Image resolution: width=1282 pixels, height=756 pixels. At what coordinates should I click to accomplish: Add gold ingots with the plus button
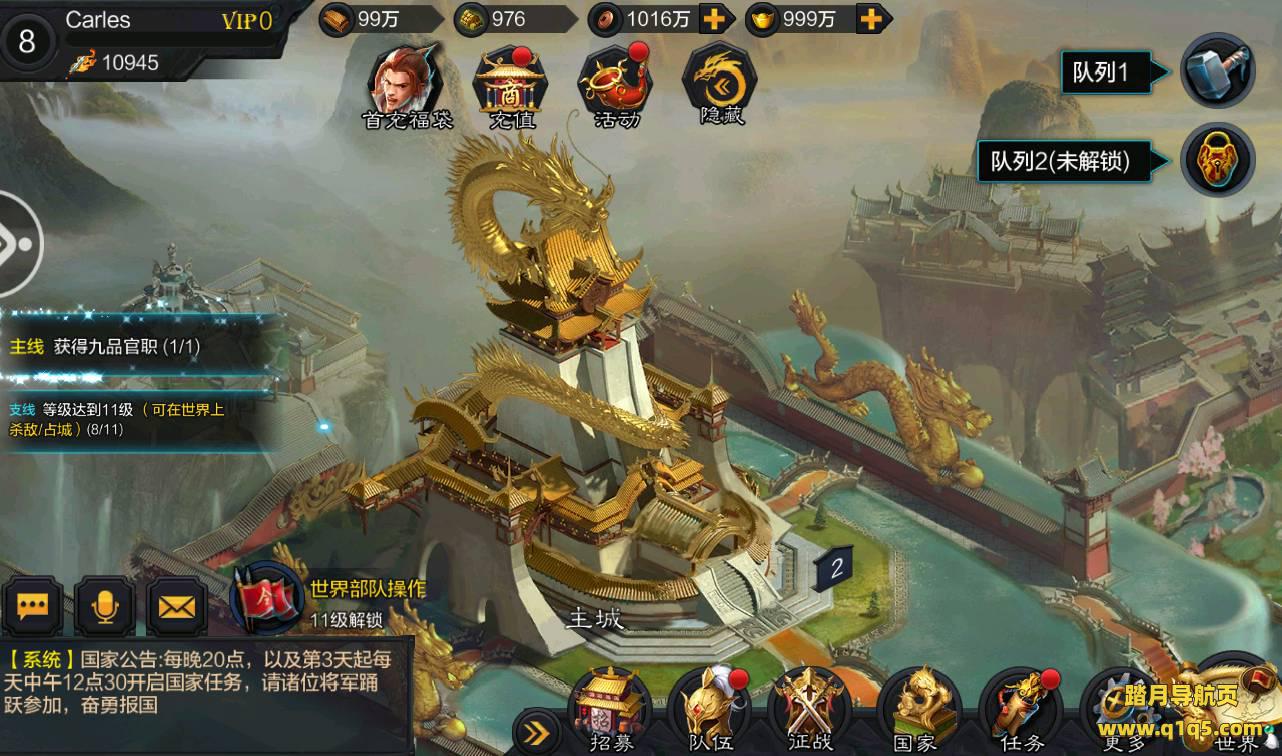click(872, 18)
